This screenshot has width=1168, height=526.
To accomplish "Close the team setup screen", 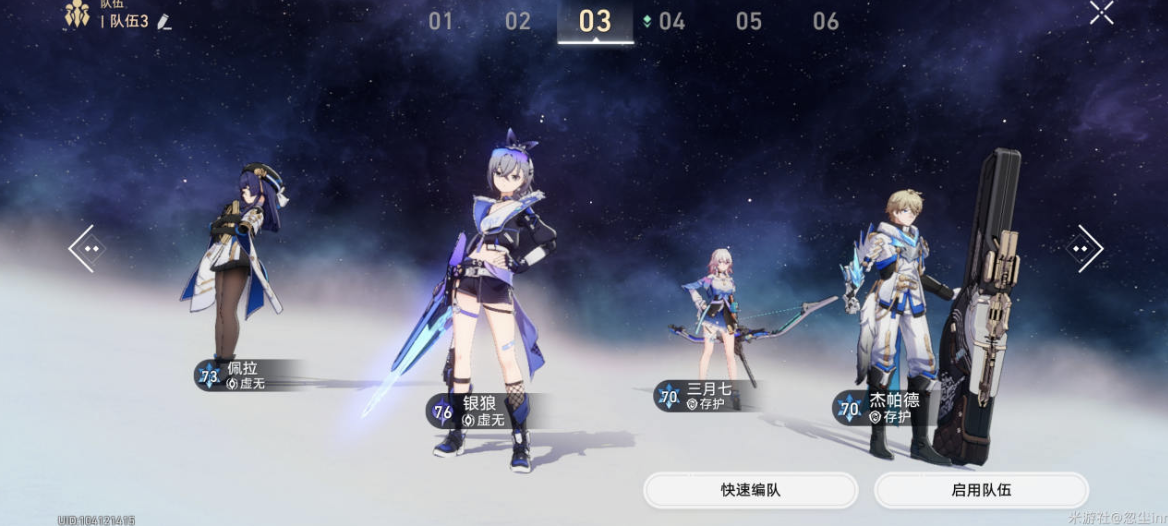I will tap(1101, 13).
